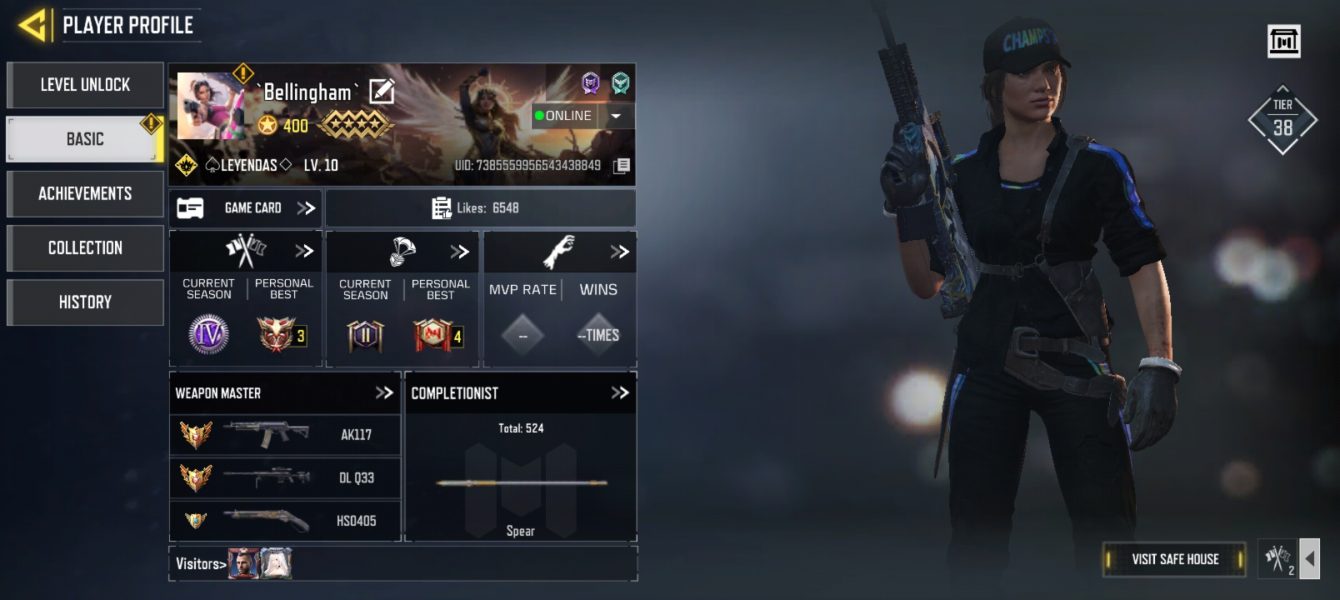Choose the DL Q33 weapon row

coord(285,478)
